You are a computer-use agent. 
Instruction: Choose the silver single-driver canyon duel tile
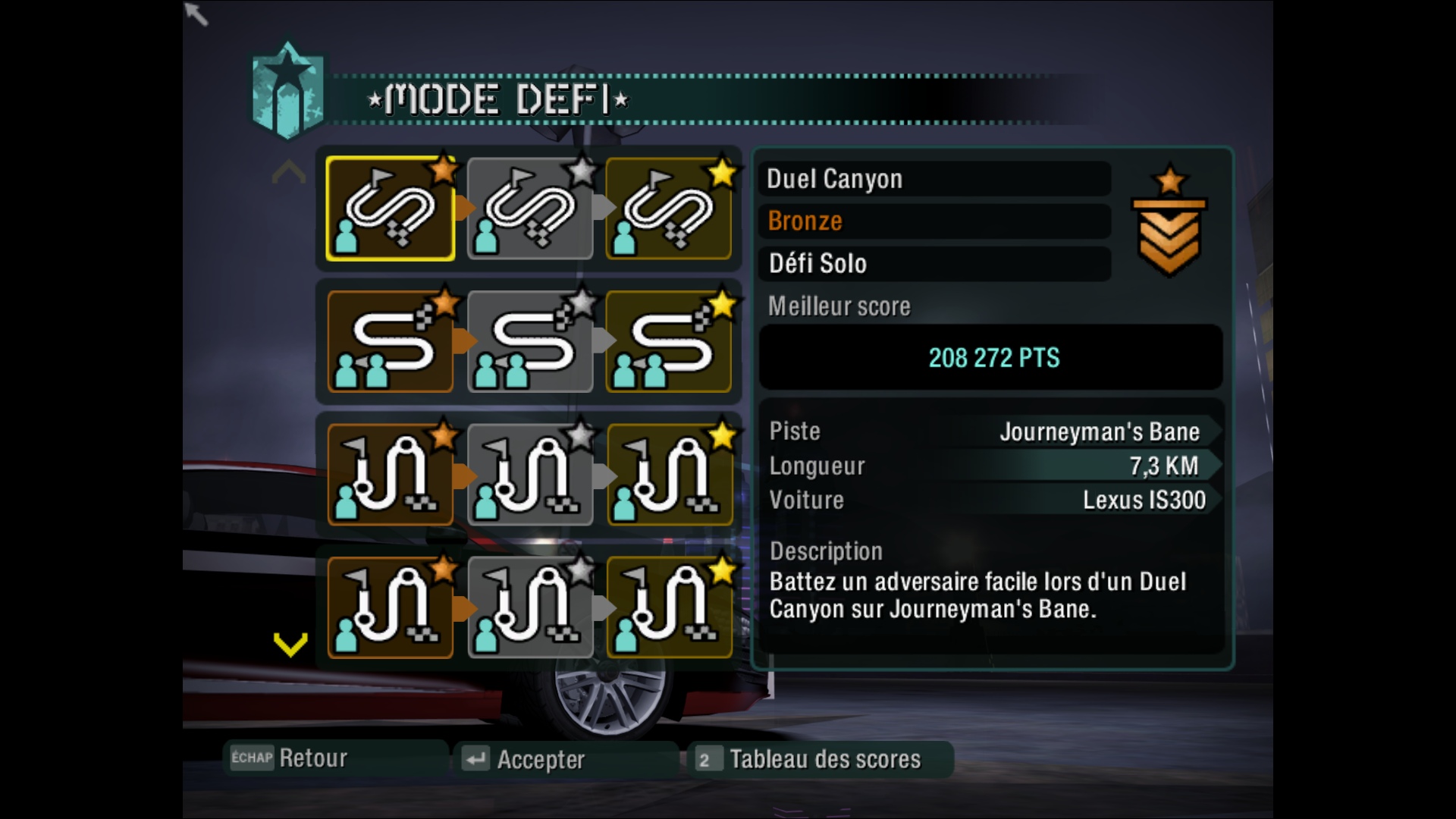[530, 209]
